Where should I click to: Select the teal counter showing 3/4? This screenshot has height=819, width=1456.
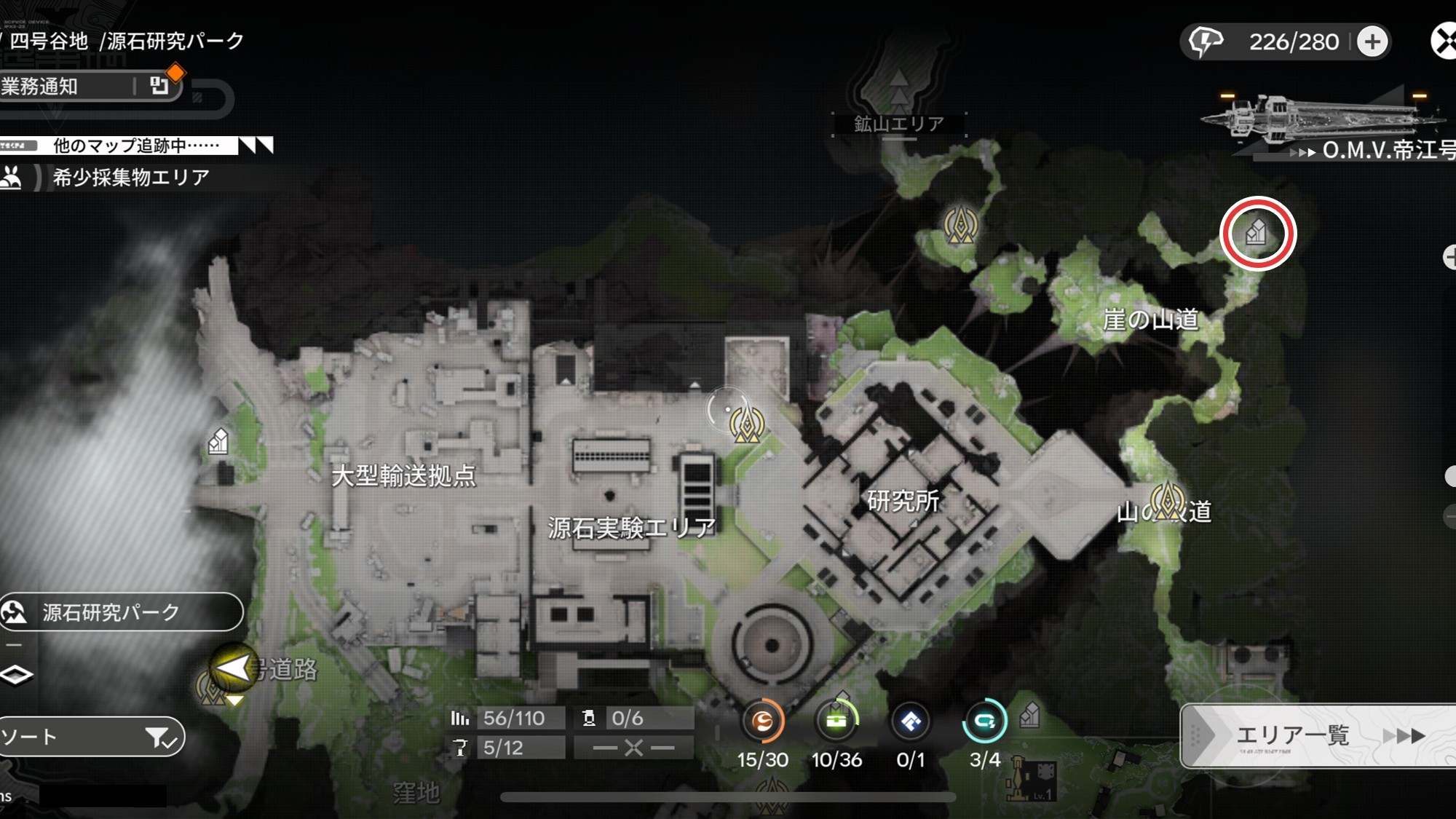point(984,722)
